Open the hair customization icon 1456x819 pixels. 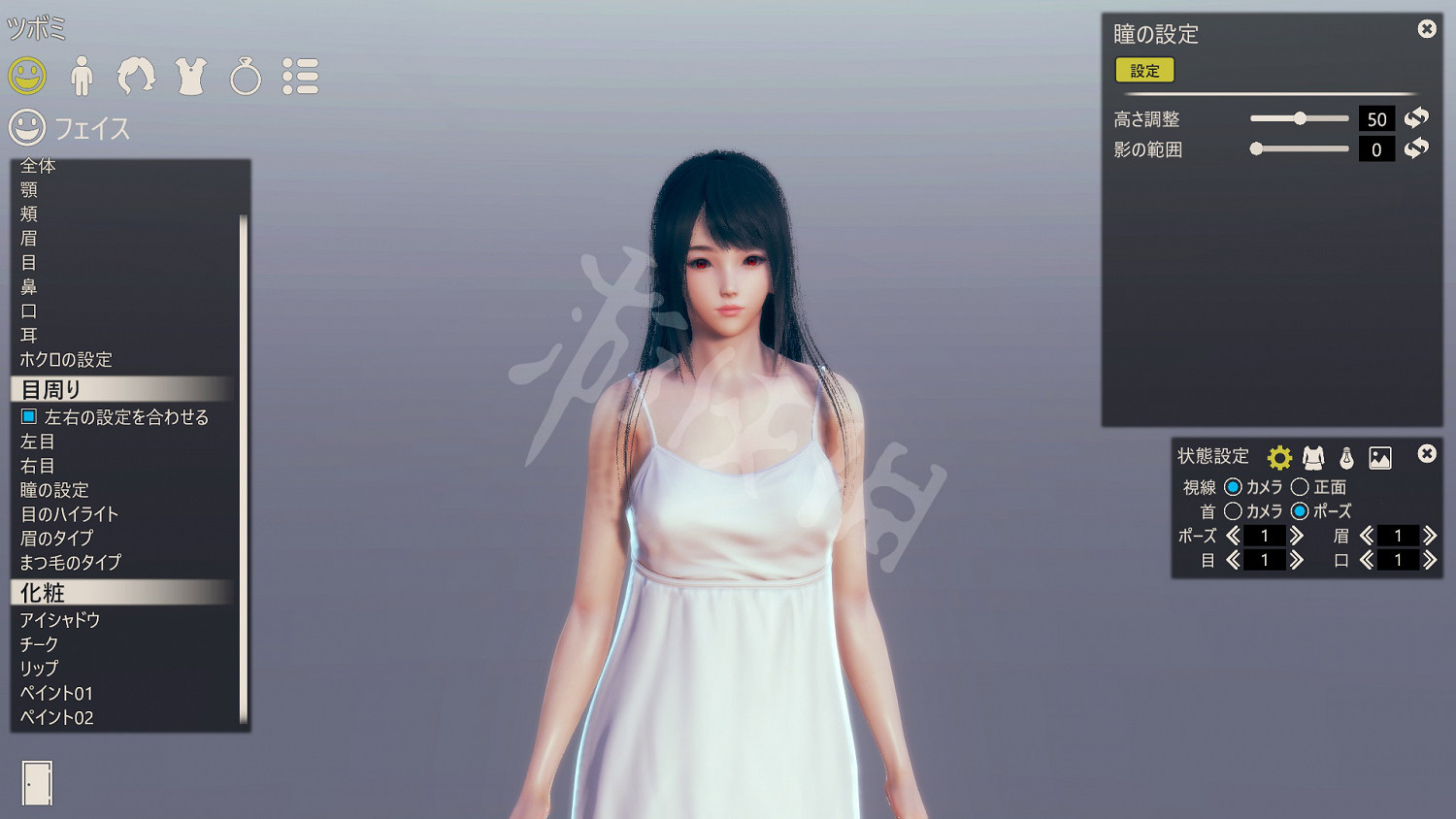(137, 76)
